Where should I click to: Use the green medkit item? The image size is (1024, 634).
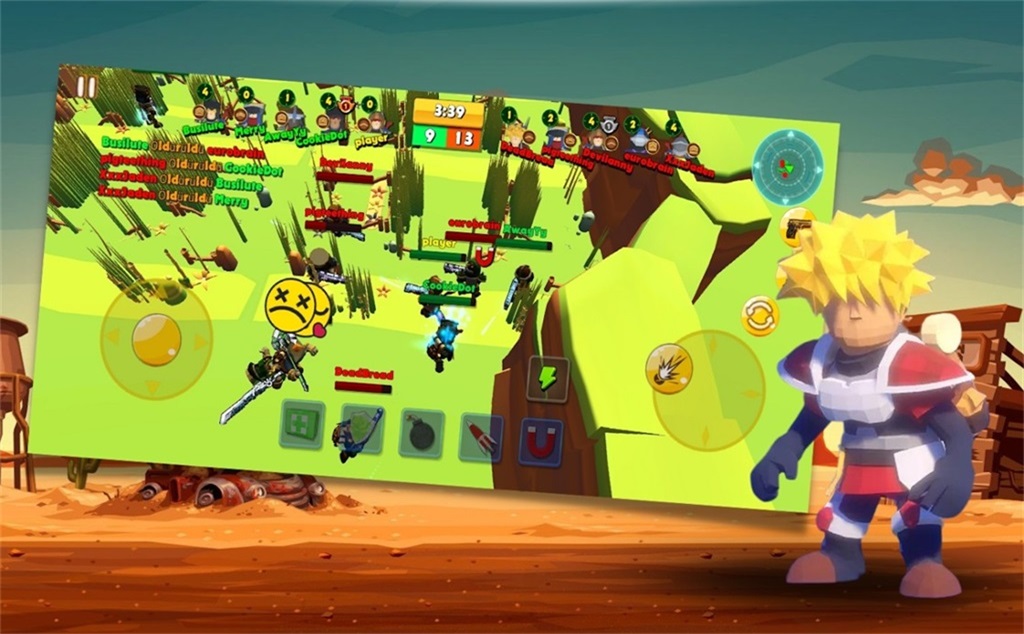coord(301,423)
